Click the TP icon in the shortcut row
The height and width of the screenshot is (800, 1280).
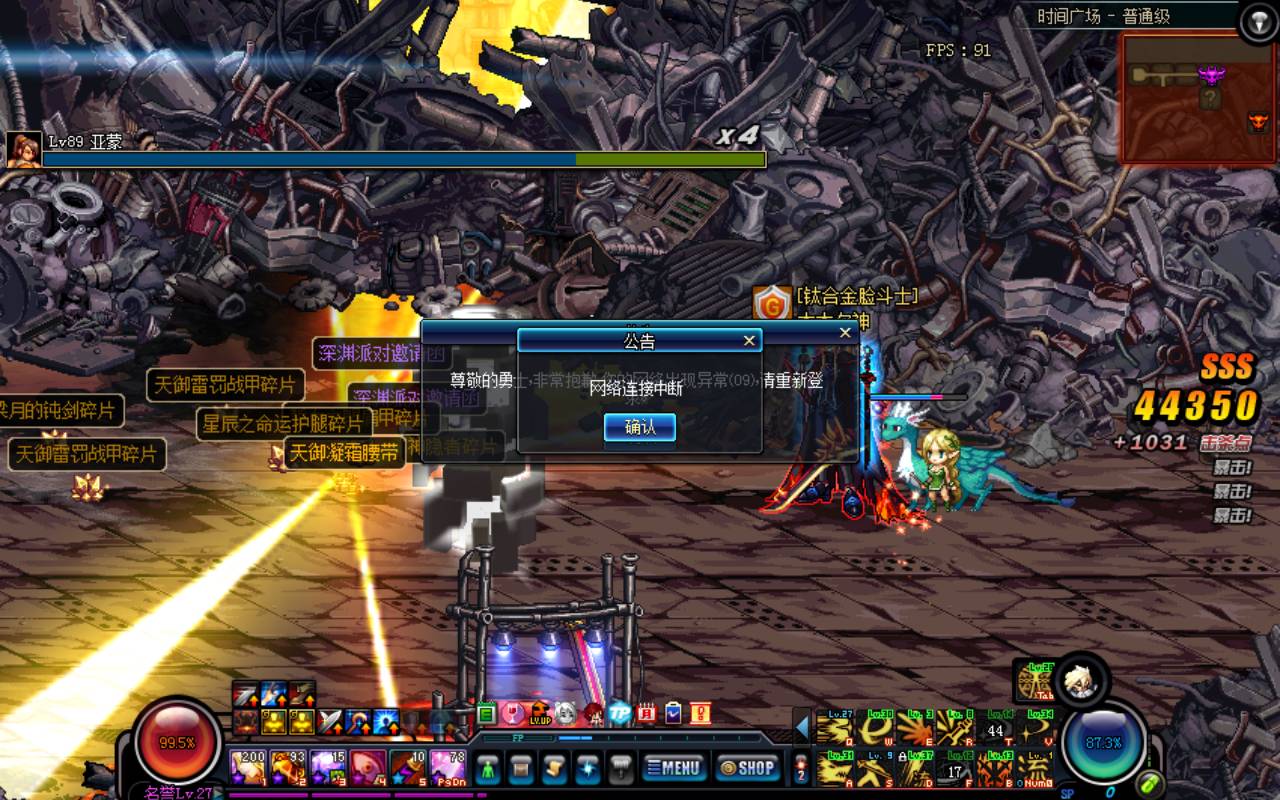click(620, 713)
